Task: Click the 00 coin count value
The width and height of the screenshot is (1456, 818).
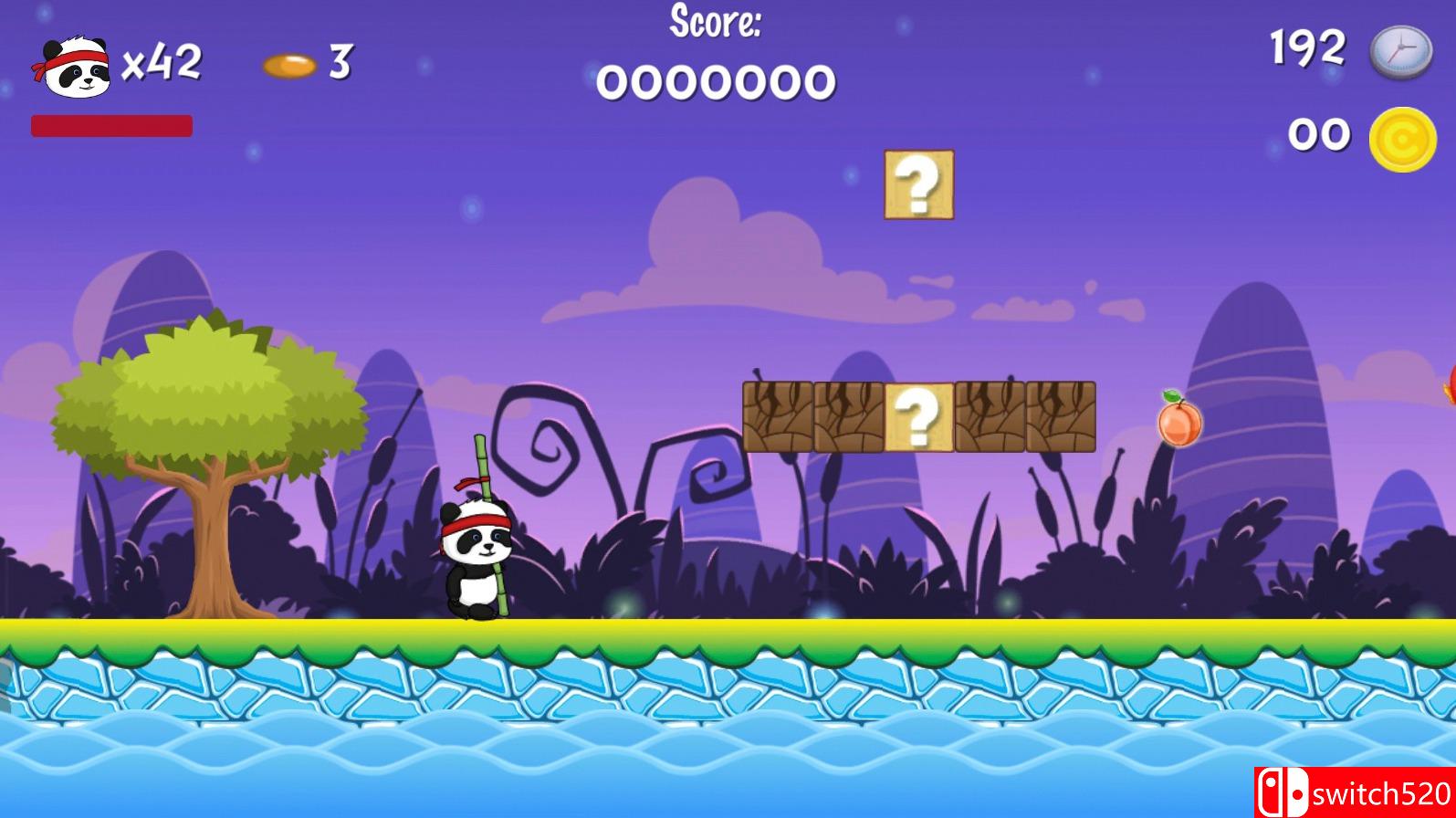Action: (x=1318, y=133)
